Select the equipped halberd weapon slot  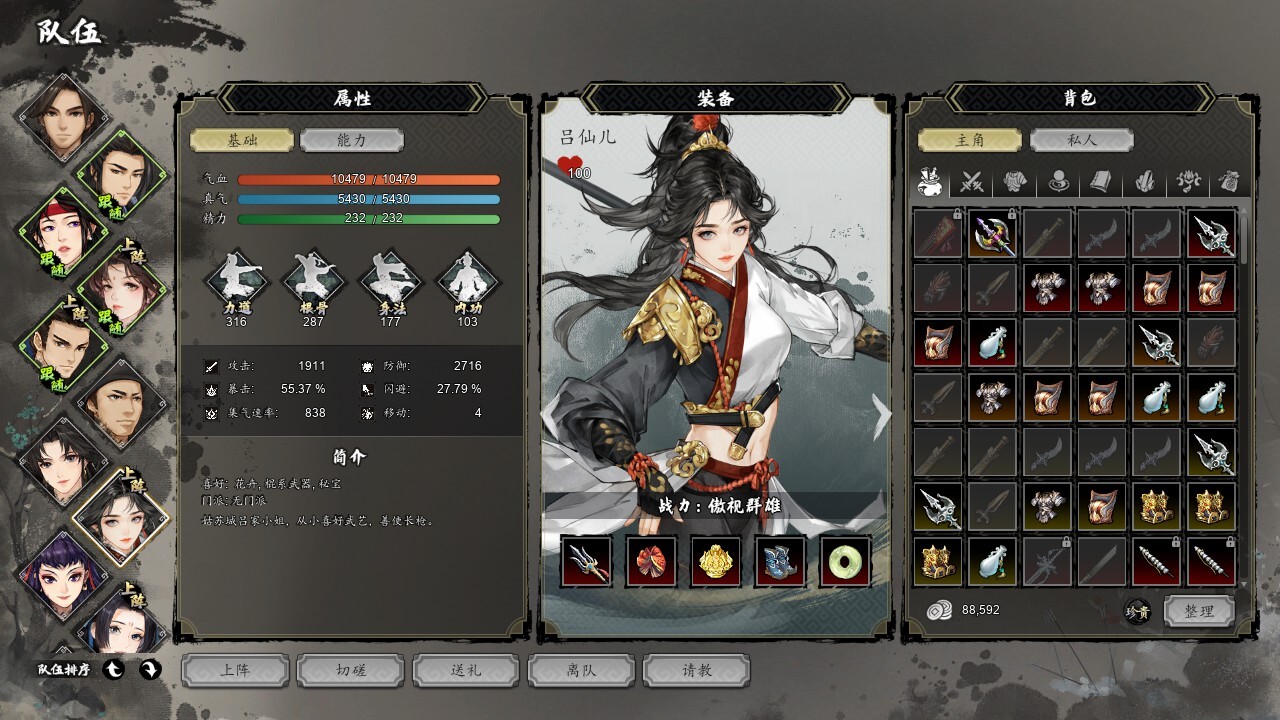coord(586,561)
